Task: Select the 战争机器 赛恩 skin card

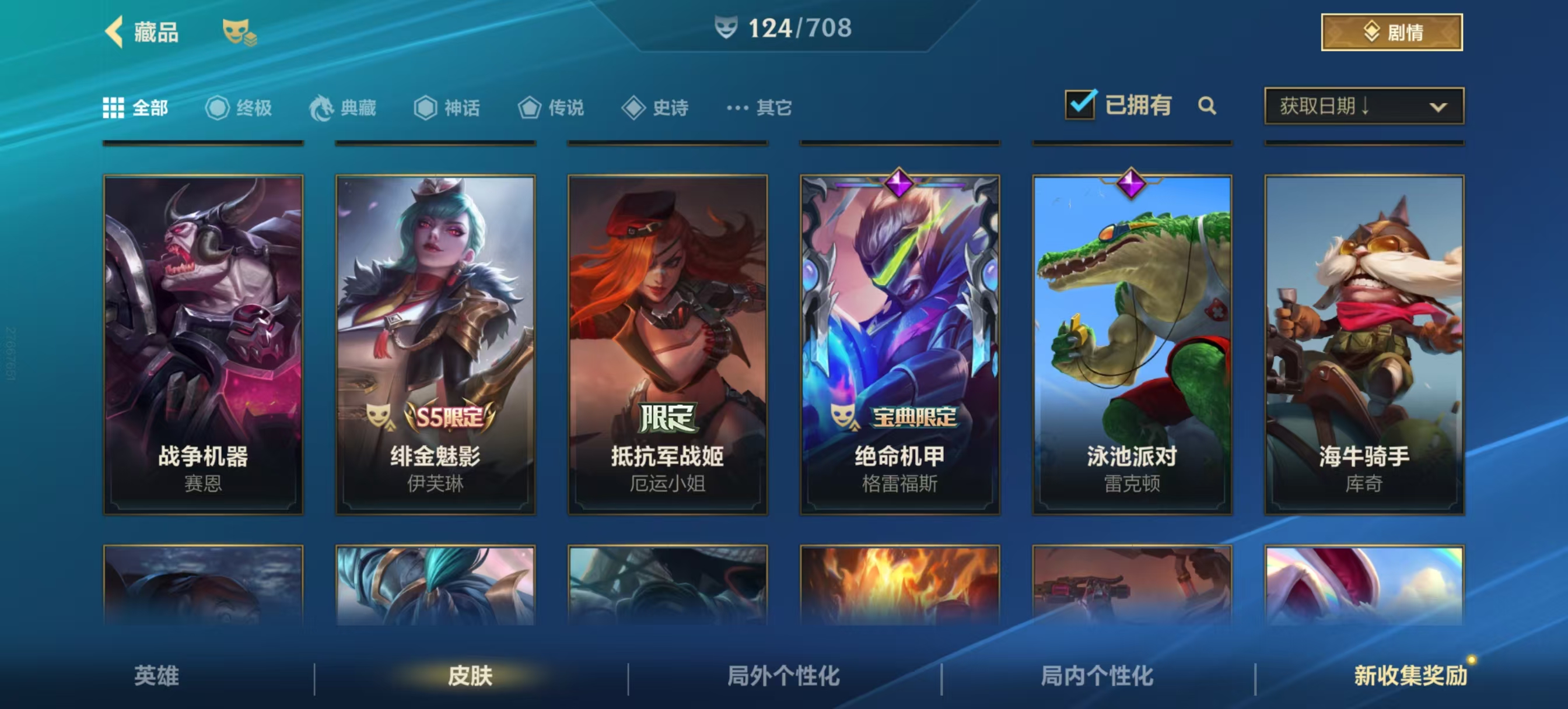Action: (204, 345)
